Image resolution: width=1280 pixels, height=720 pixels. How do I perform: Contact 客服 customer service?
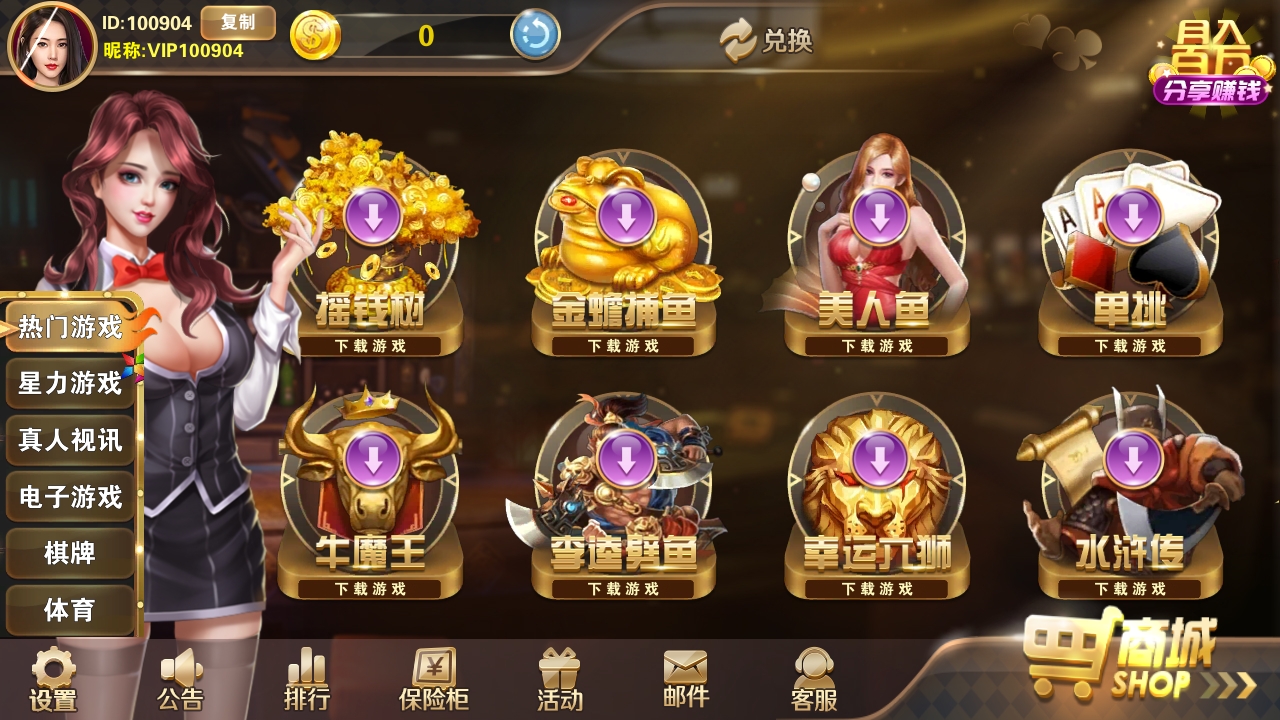point(814,680)
